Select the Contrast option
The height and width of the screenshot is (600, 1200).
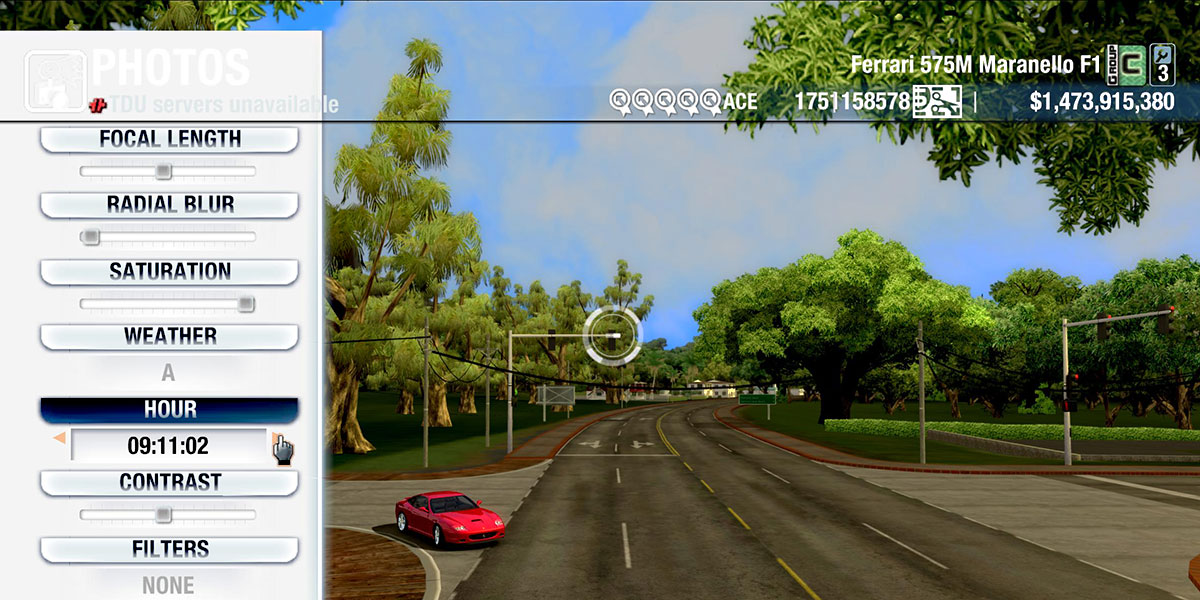169,483
